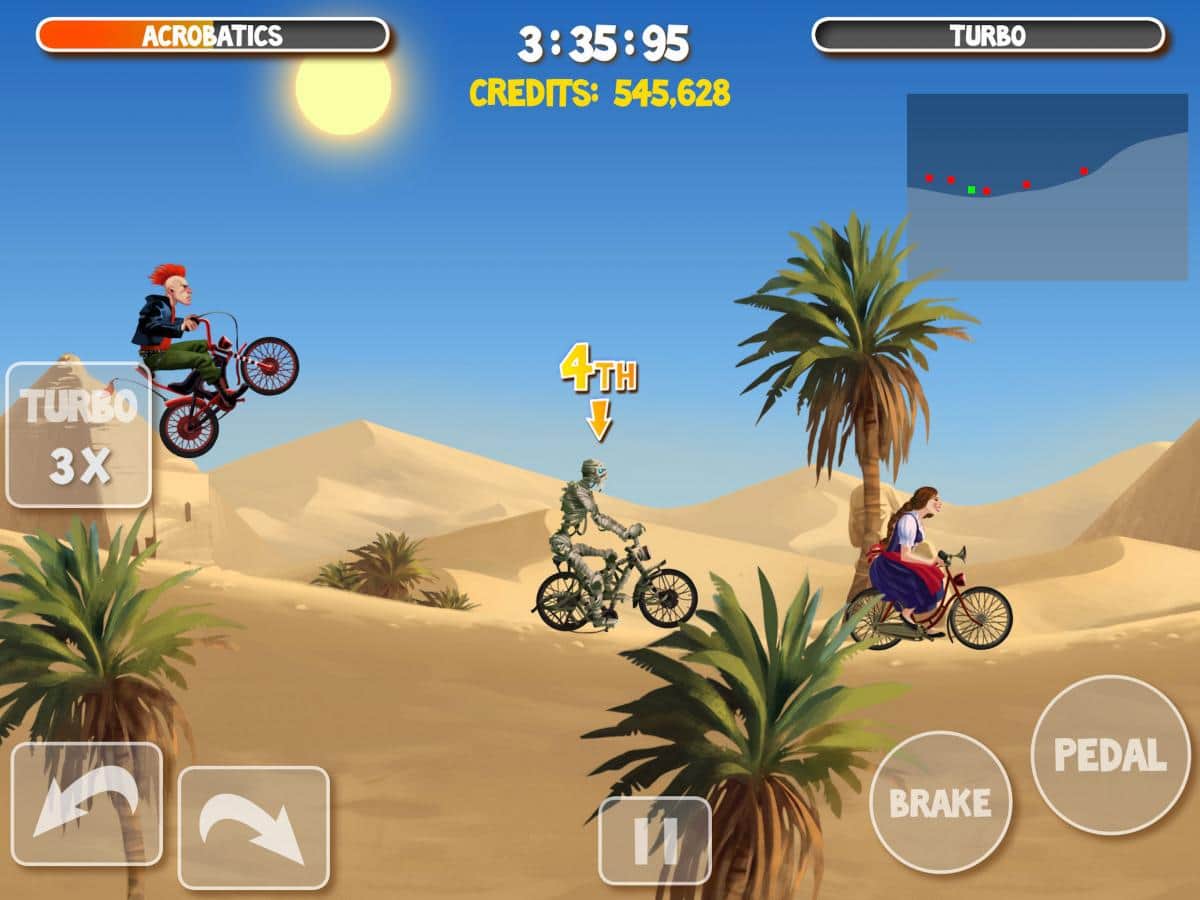Tilt the bike forward with the right arrow
This screenshot has width=1200, height=900.
click(253, 827)
